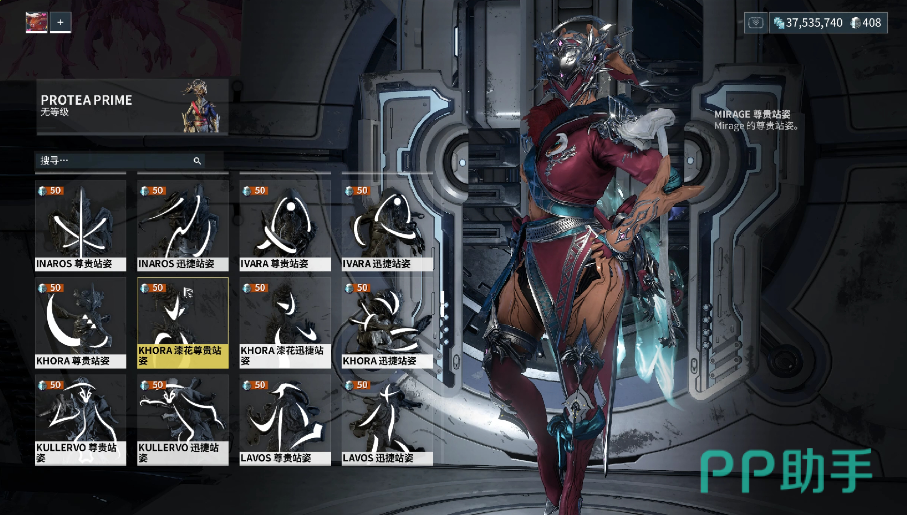Pick the IVARA 尊贵站姿 tile
The image size is (907, 515).
pyautogui.click(x=285, y=226)
